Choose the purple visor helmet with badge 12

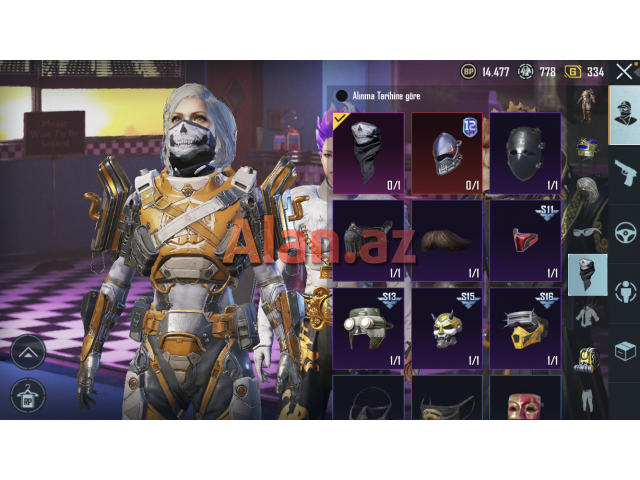447,152
